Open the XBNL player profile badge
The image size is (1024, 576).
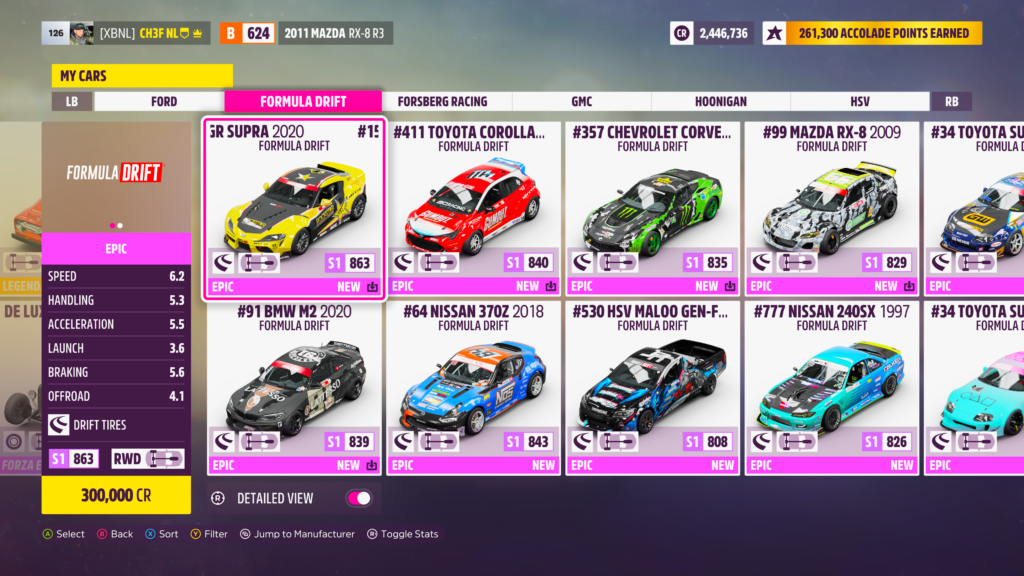(x=126, y=33)
